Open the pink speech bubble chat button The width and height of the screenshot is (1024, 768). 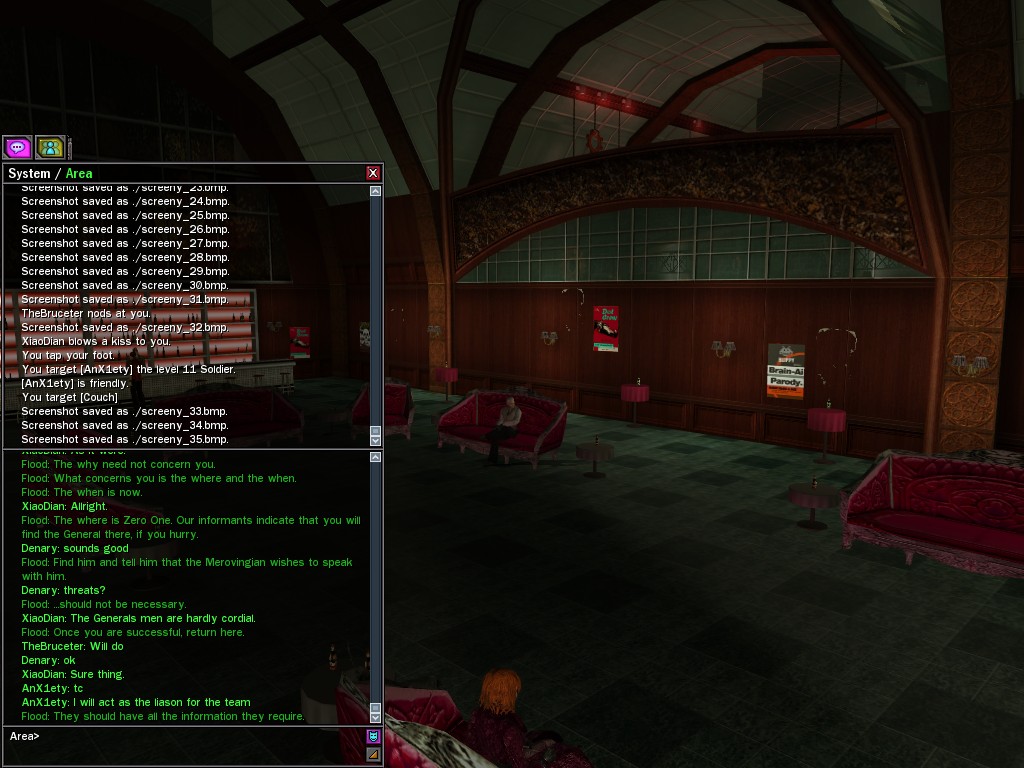[17, 148]
